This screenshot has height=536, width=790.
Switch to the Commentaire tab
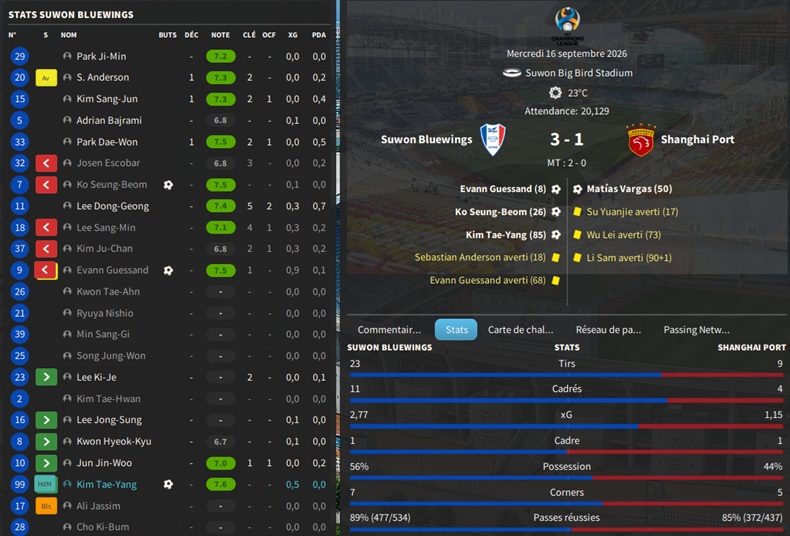pyautogui.click(x=389, y=329)
